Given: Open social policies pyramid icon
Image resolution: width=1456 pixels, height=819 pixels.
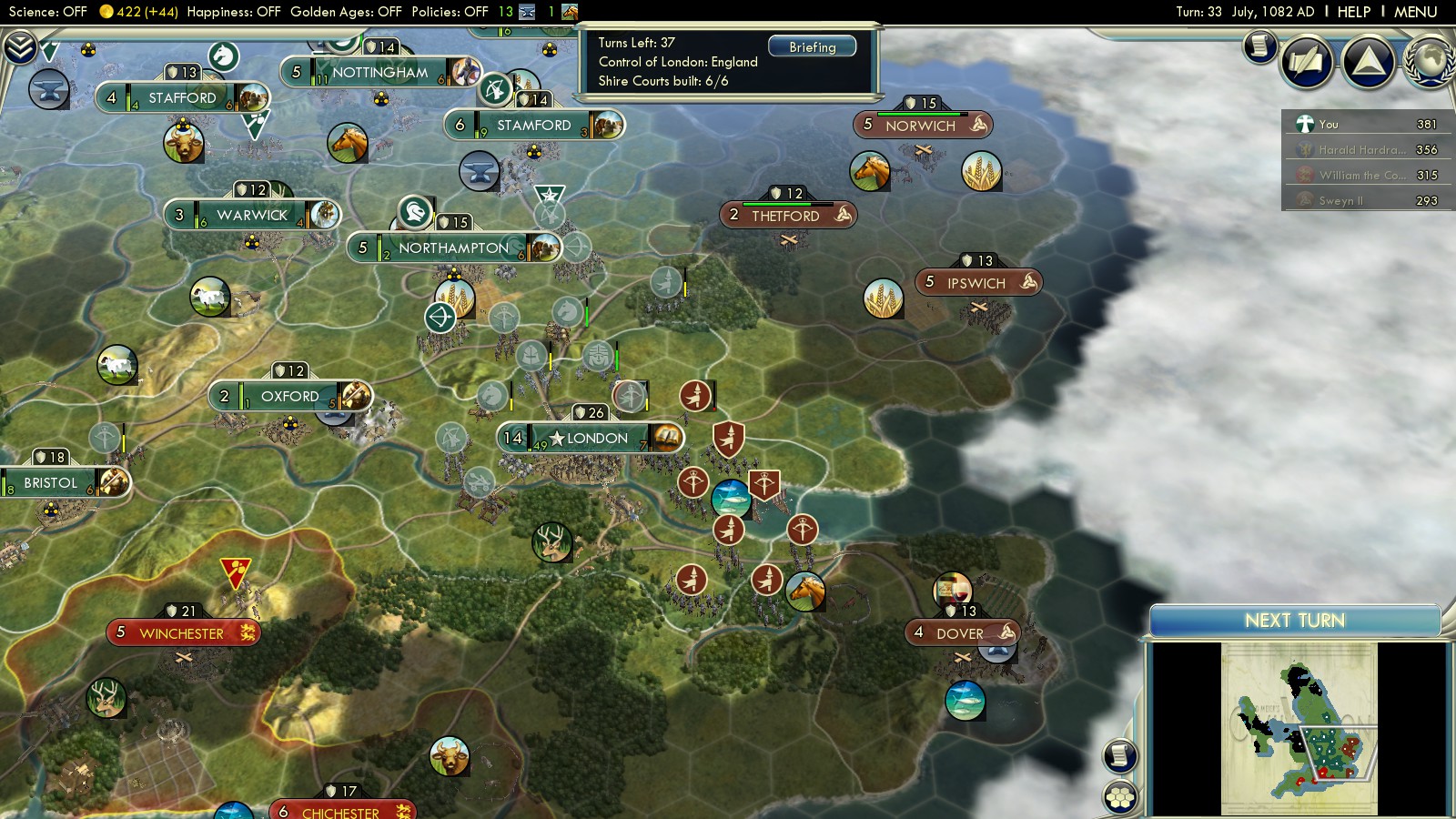Looking at the screenshot, I should click(1368, 62).
